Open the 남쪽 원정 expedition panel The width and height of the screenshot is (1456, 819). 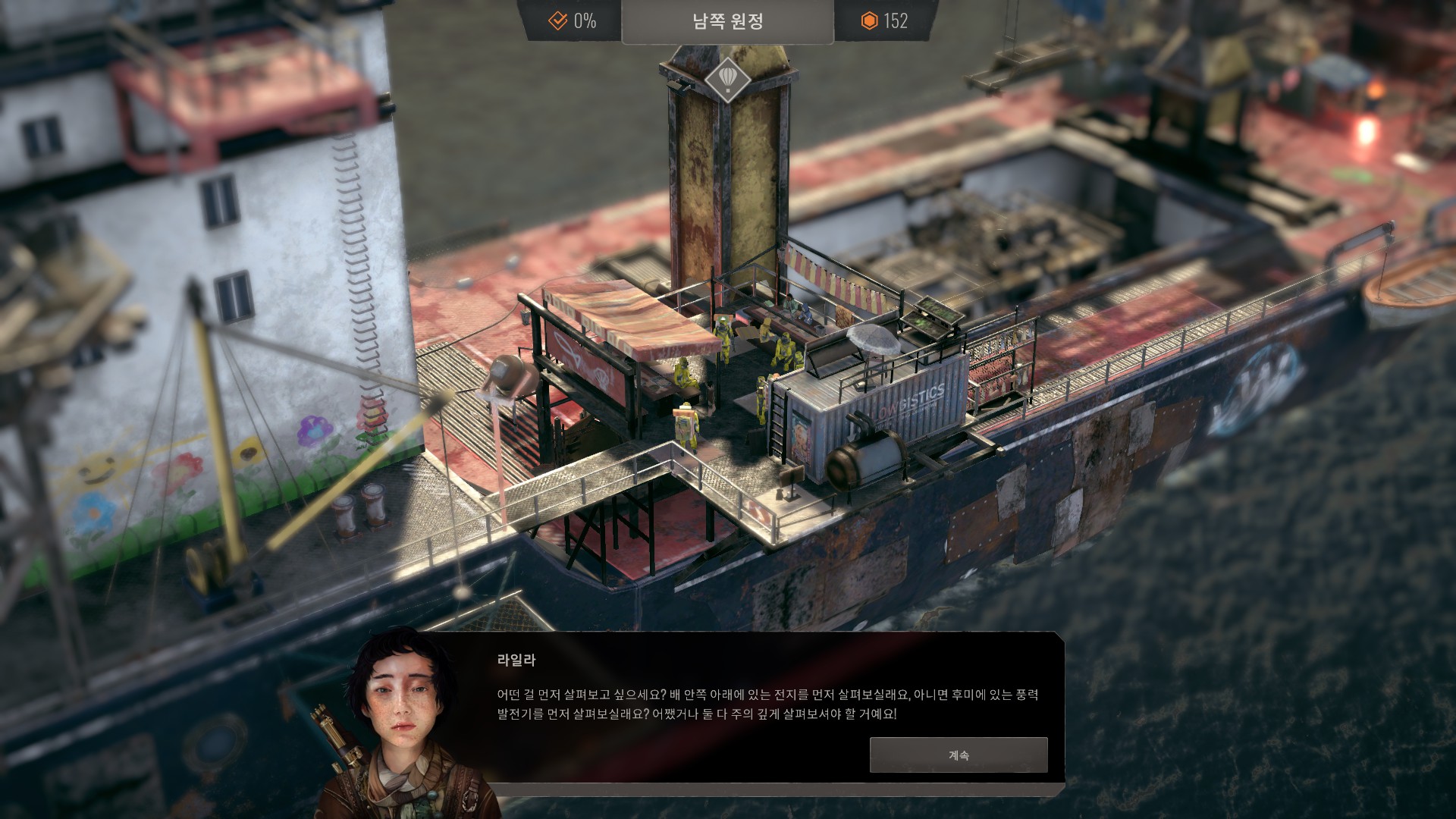[727, 22]
